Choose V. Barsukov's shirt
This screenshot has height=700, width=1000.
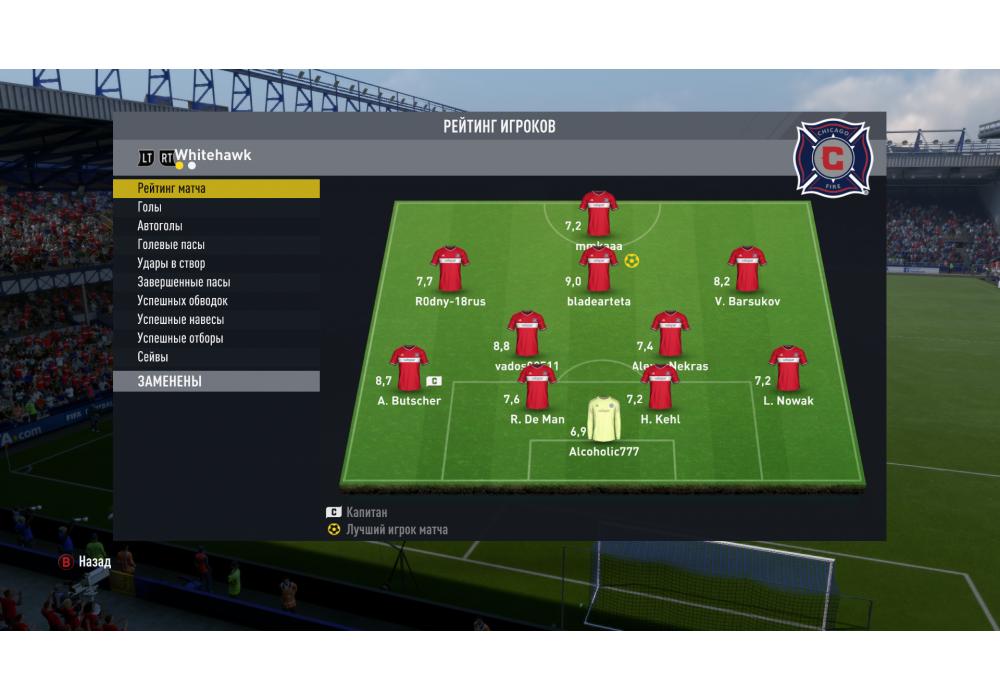pos(747,268)
